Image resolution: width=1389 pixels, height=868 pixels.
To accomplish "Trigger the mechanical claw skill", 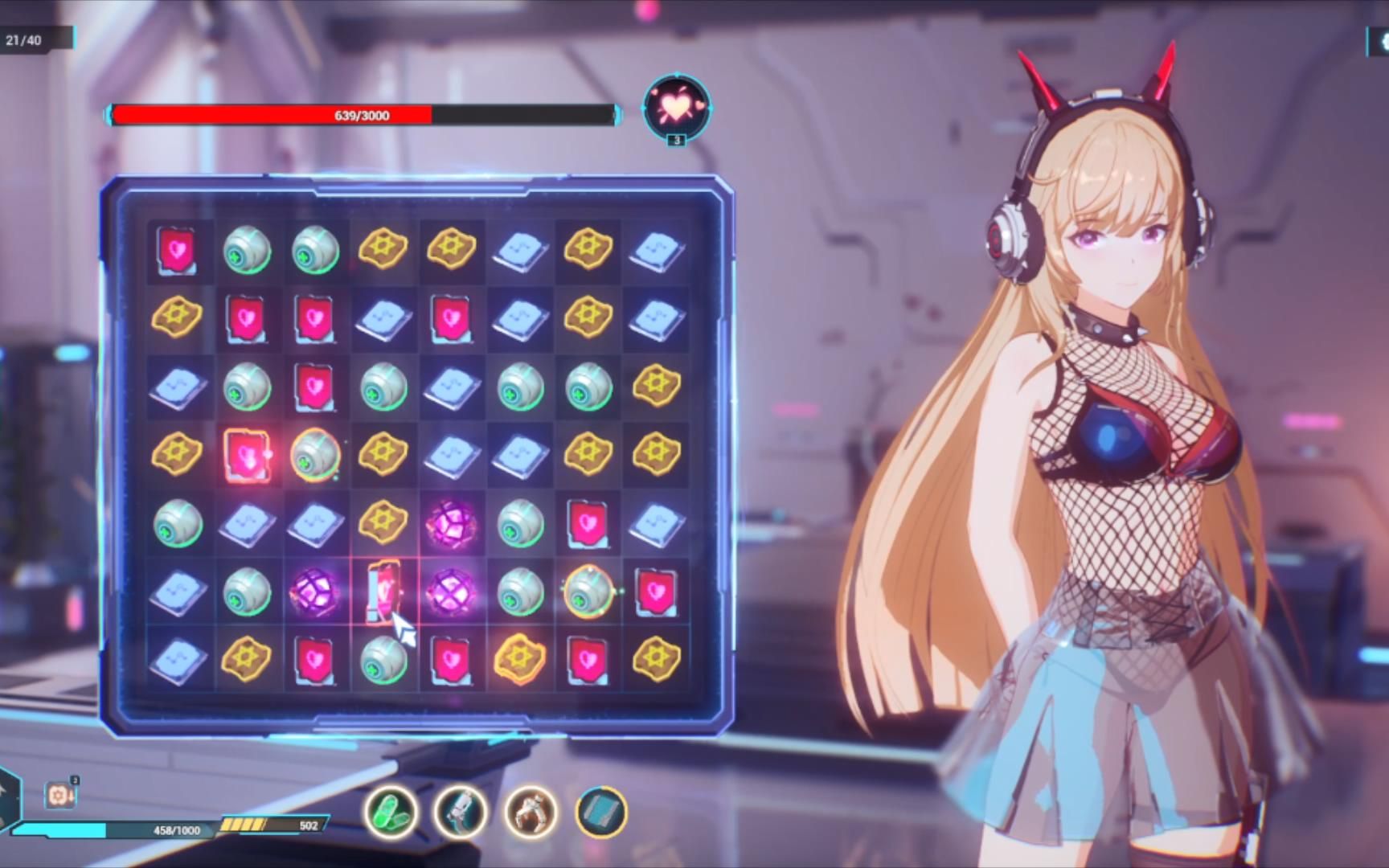I will (x=531, y=812).
